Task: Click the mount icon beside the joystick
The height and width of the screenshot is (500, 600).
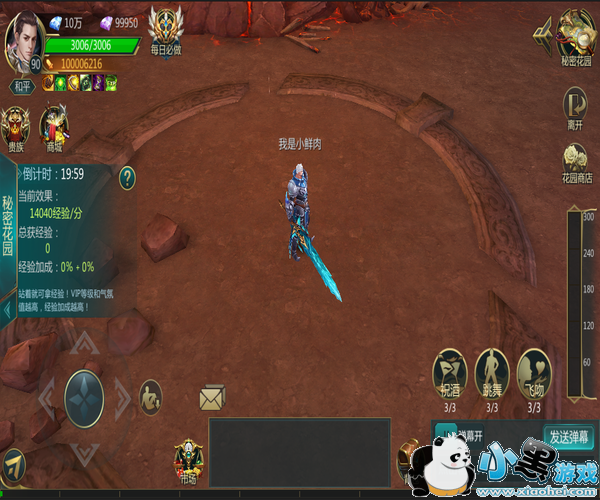Action: [x=150, y=394]
